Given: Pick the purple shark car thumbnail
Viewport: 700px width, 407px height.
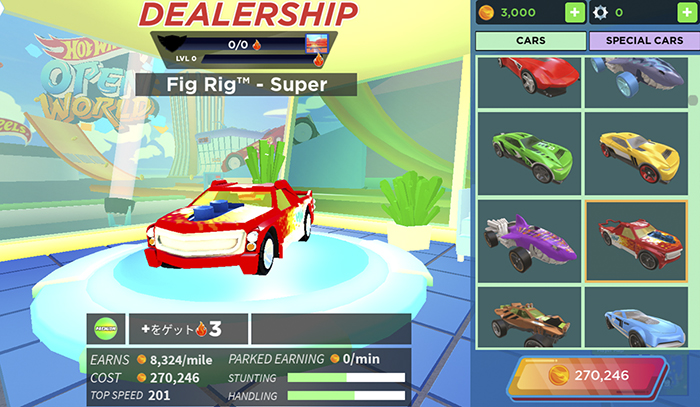Looking at the screenshot, I should pos(527,240).
